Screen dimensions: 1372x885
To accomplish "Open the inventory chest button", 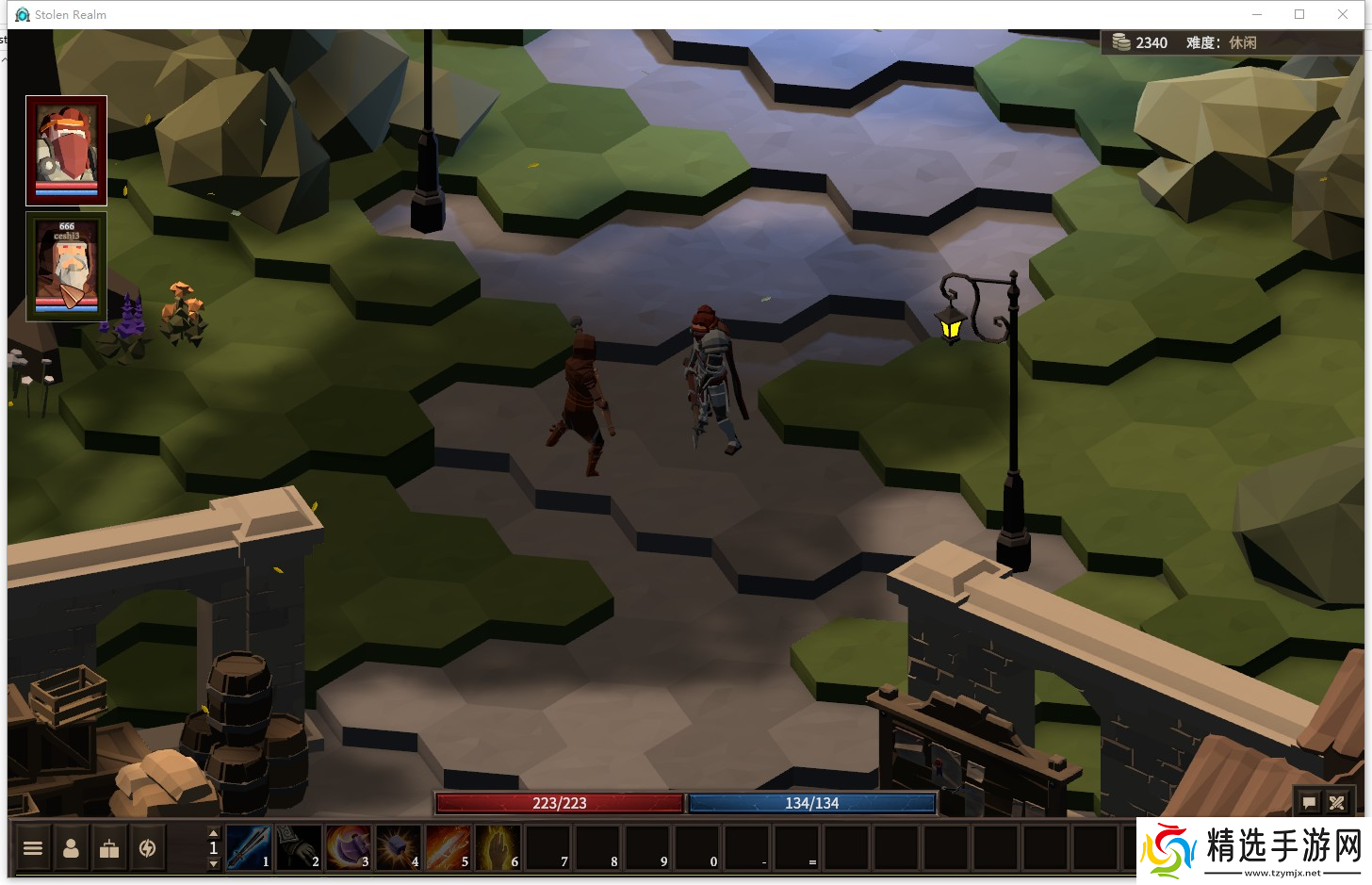I will [109, 848].
